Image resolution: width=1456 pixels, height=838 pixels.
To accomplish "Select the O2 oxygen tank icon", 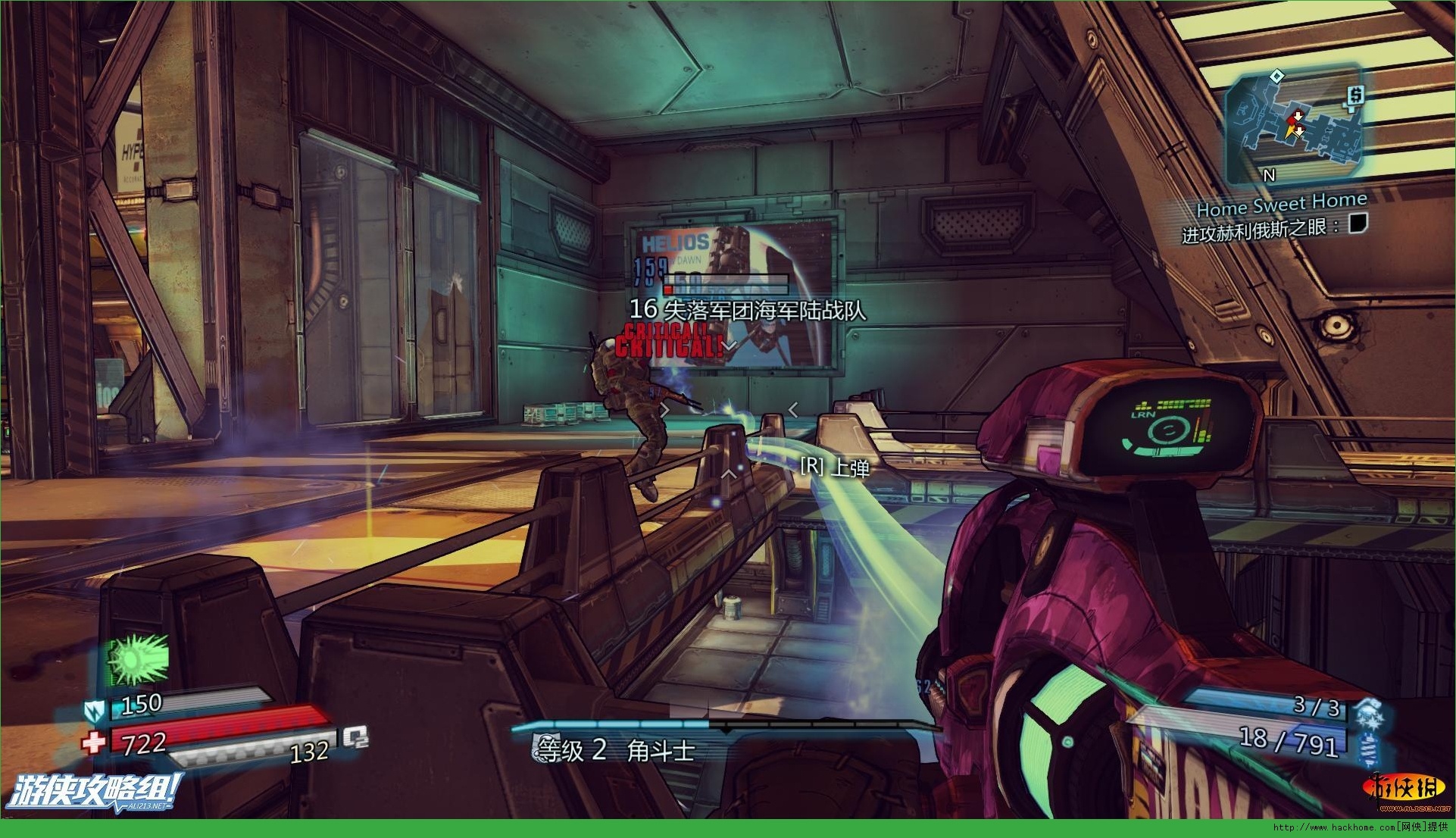I will (355, 737).
